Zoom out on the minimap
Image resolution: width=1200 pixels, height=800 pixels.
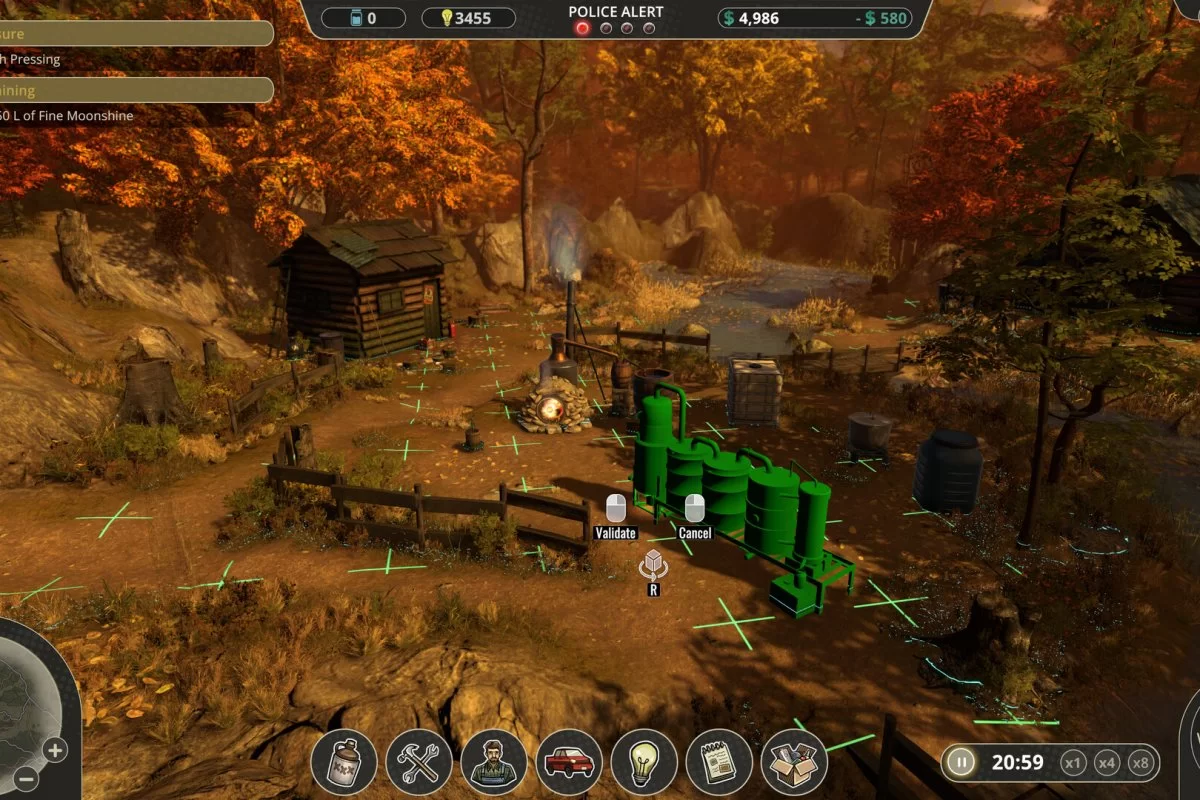[x=27, y=779]
